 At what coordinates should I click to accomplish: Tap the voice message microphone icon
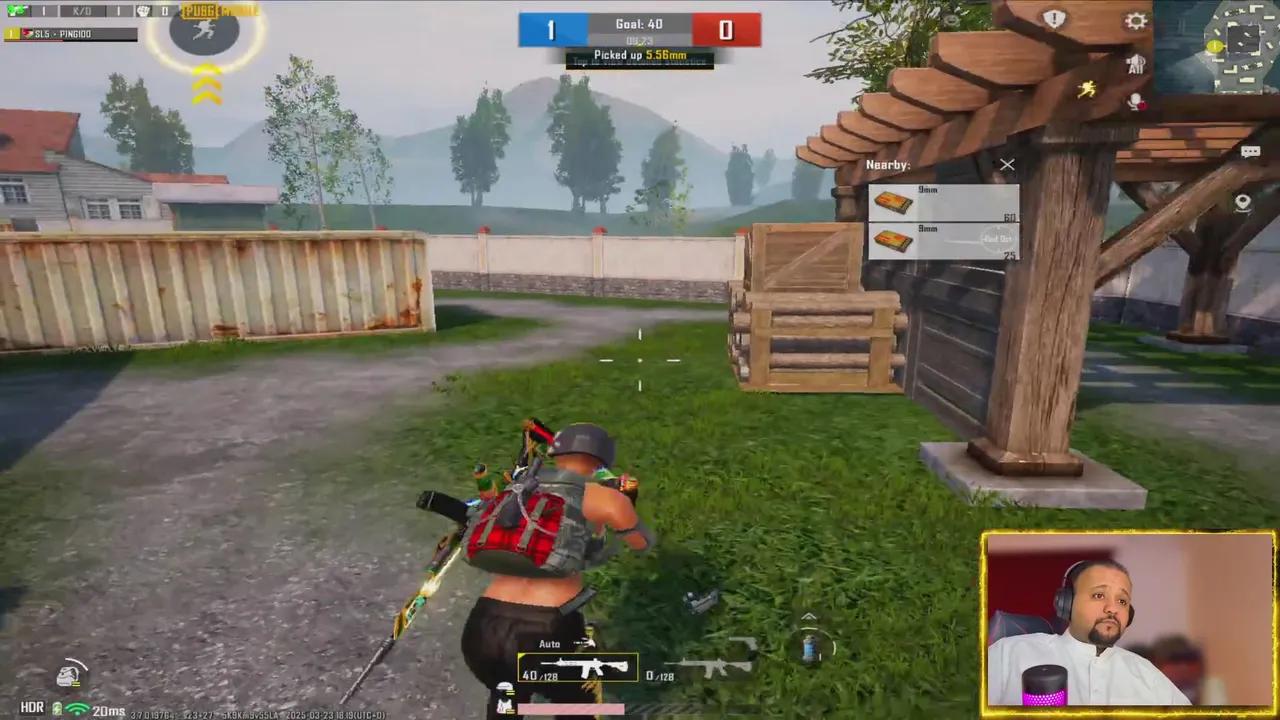[1135, 100]
